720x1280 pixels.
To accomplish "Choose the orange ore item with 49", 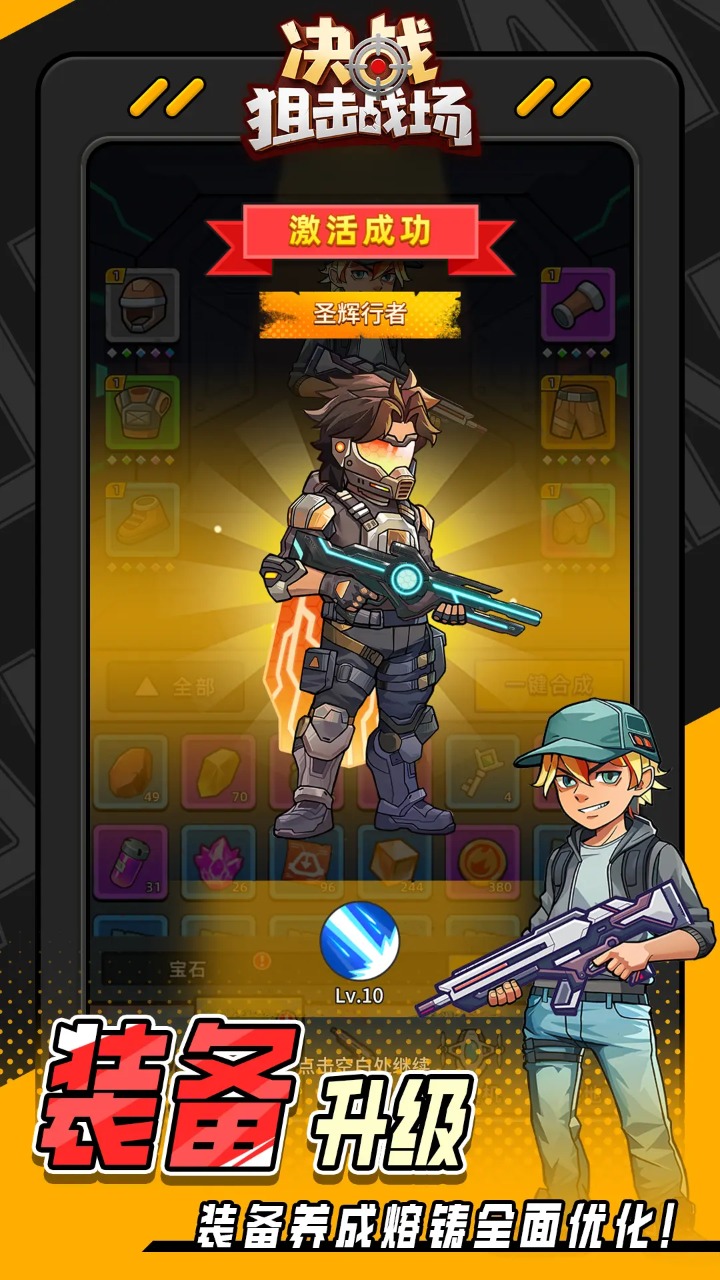I will pos(130,772).
